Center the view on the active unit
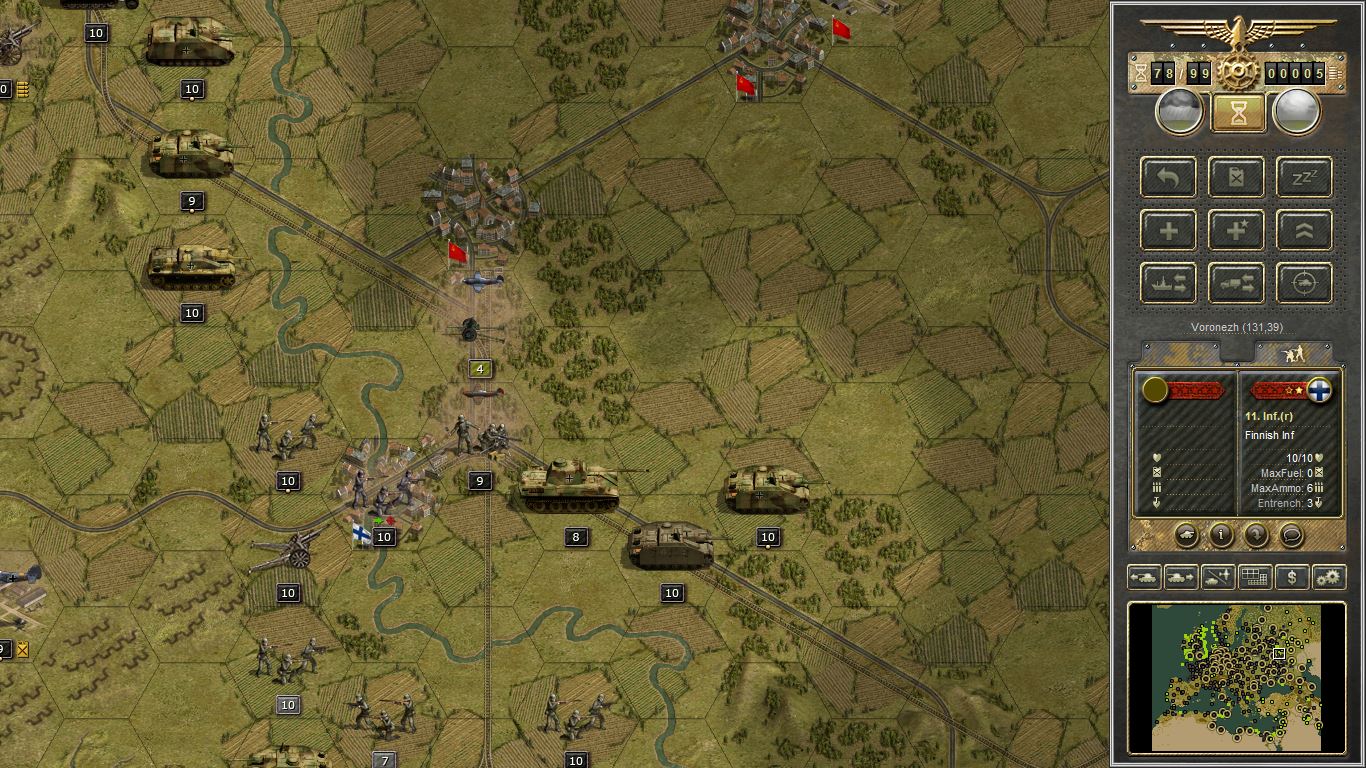Viewport: 1366px width, 768px height. (1303, 283)
